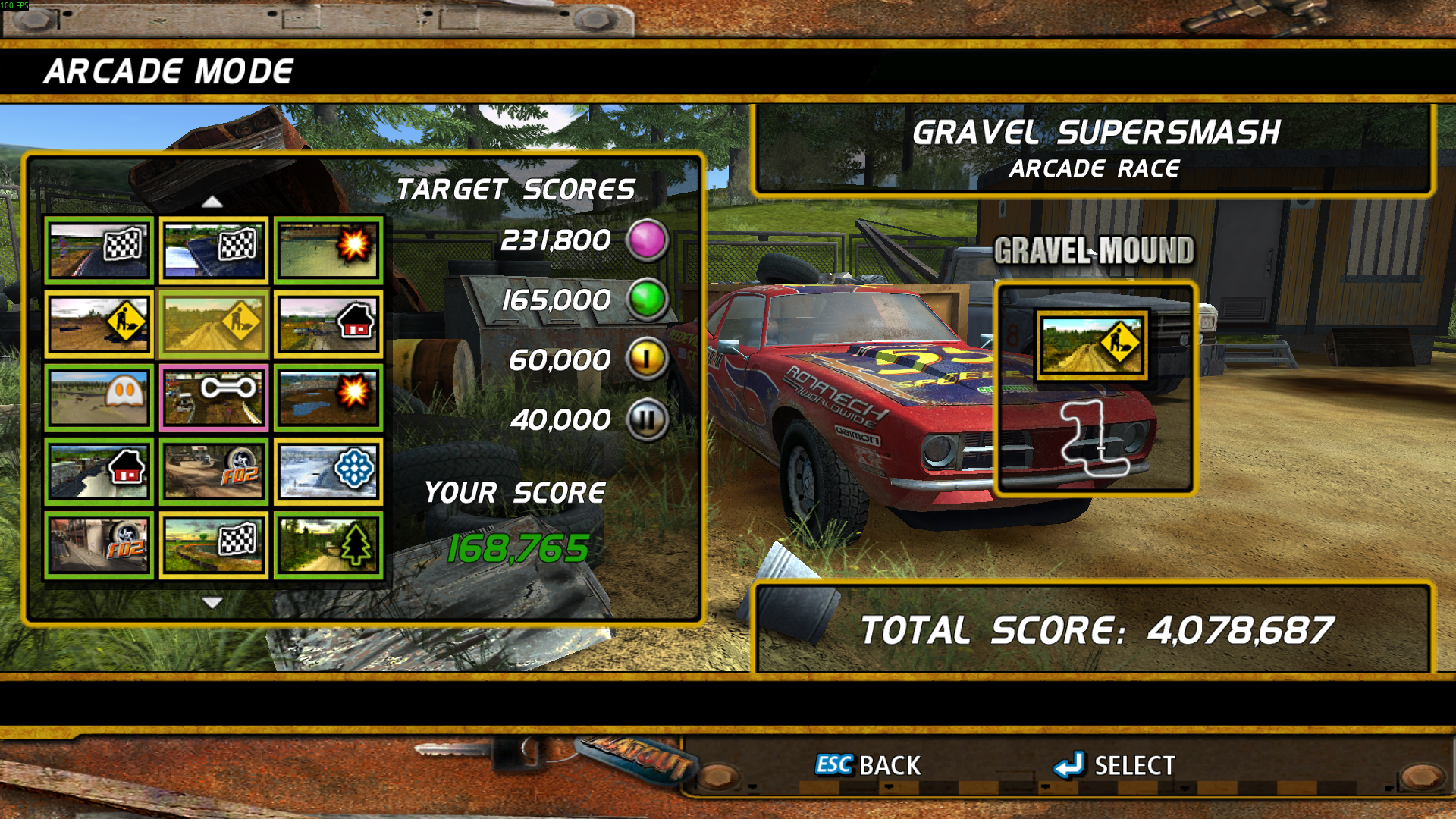Select the explosion tile showing a blue pond

point(328,397)
